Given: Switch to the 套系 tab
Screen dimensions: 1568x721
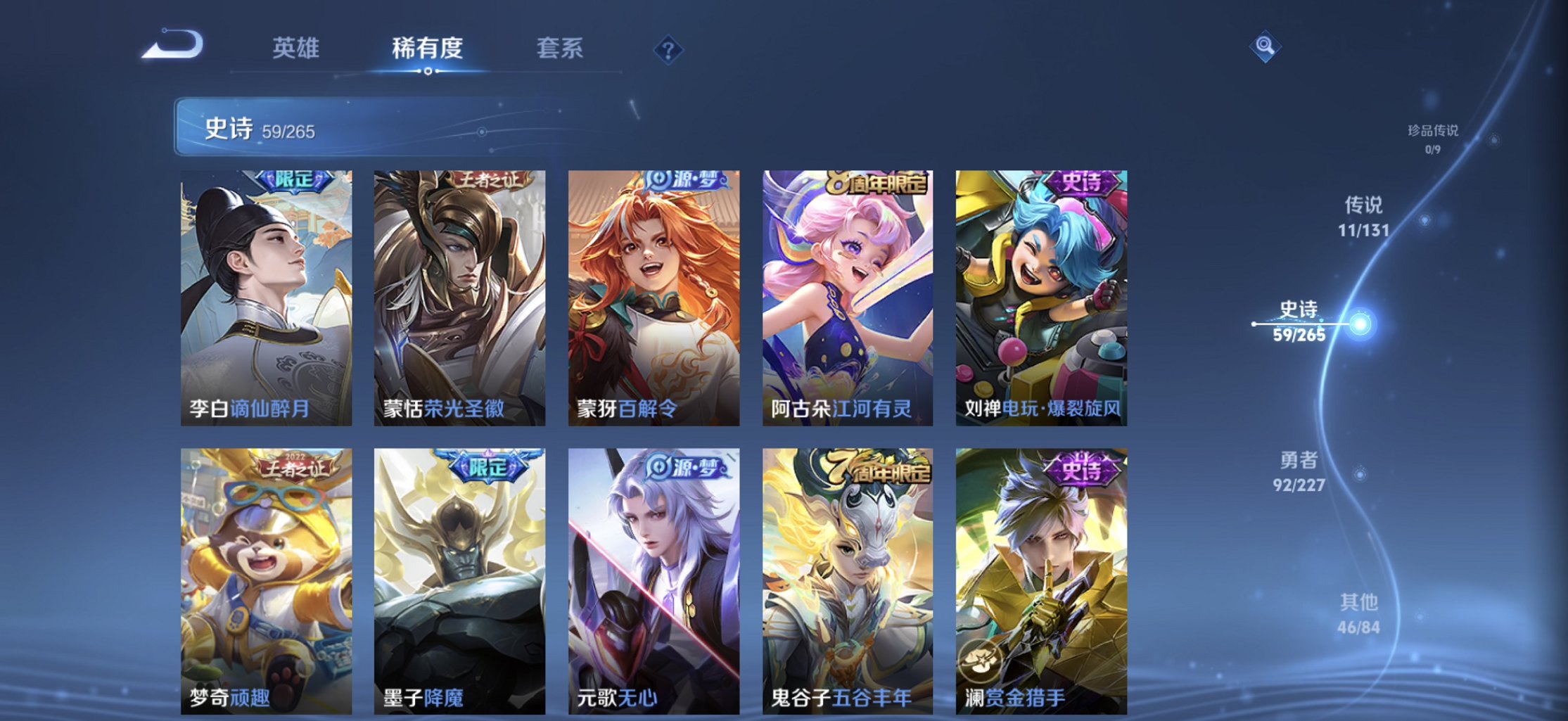Looking at the screenshot, I should tap(561, 48).
